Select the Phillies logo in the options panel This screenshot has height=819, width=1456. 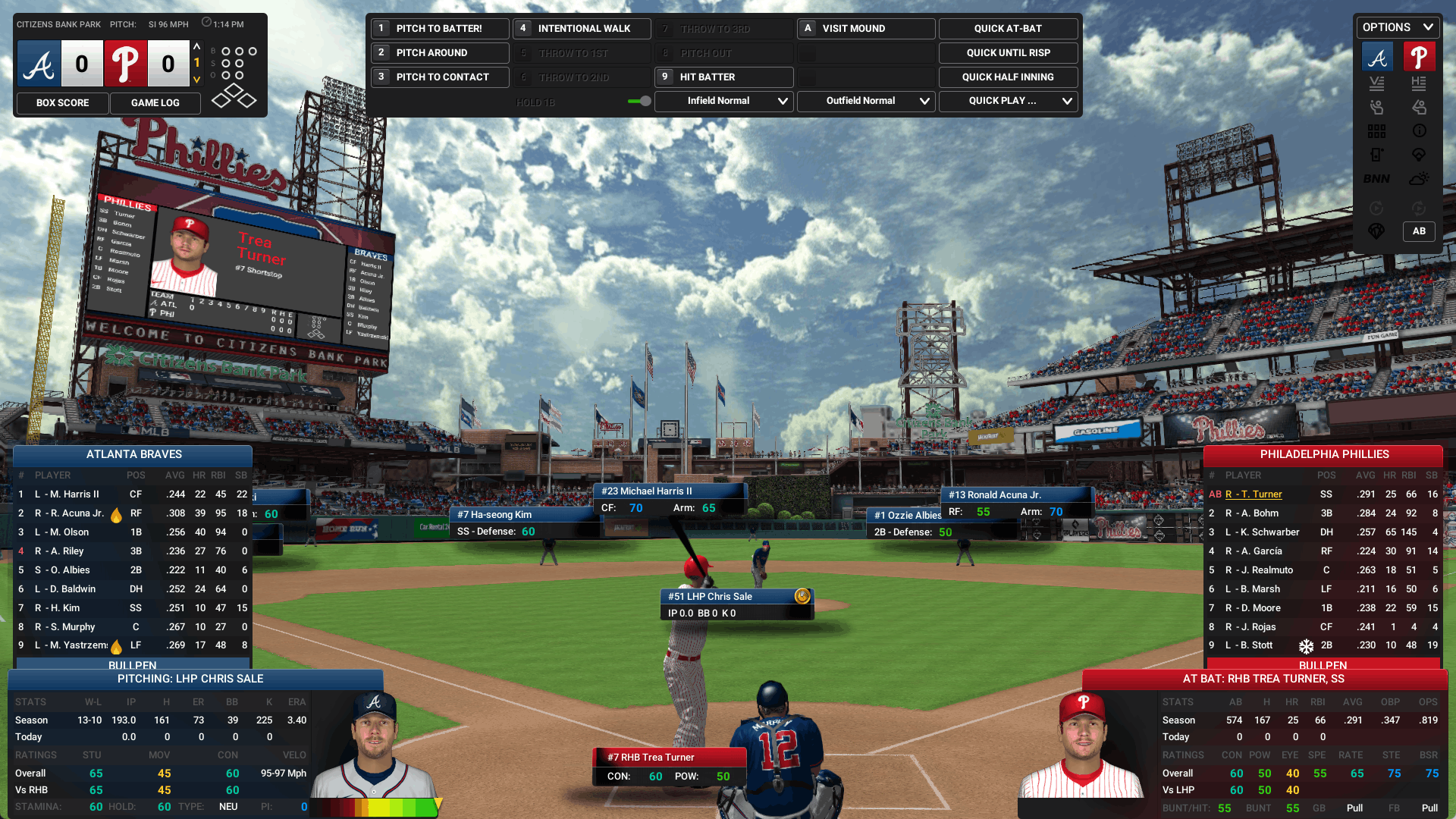coord(1420,56)
